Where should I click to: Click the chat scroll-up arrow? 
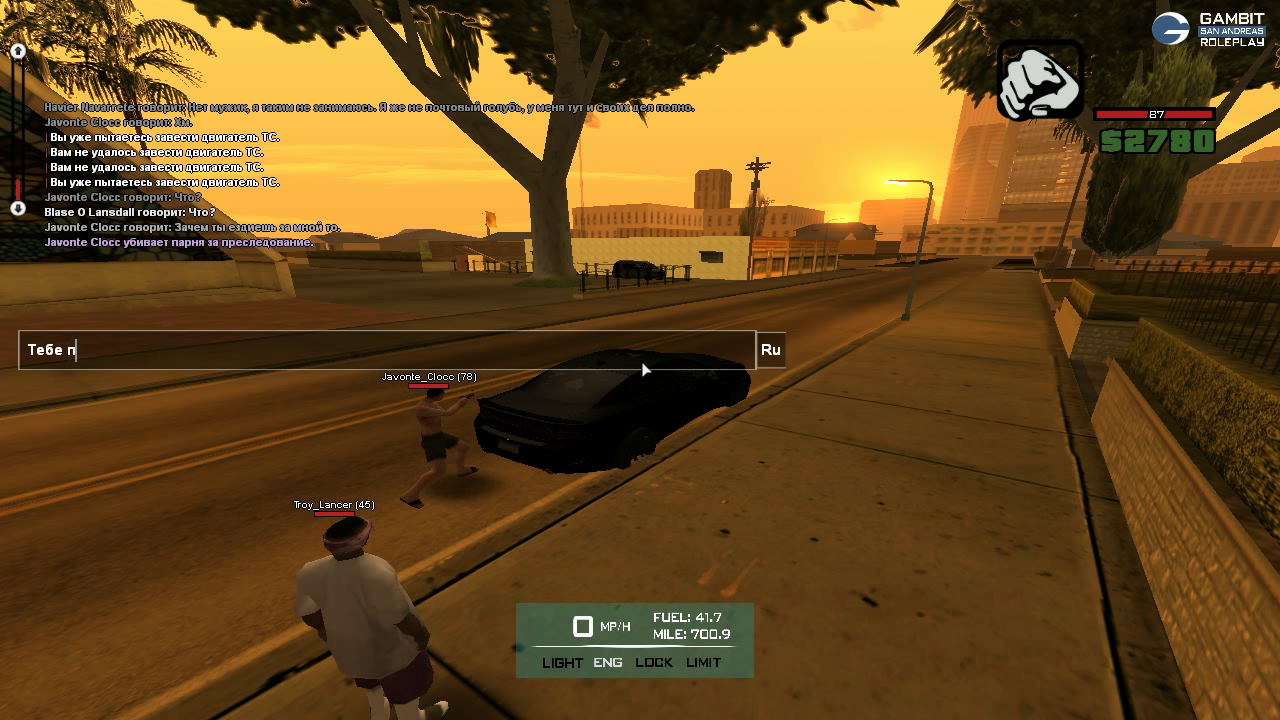click(18, 51)
